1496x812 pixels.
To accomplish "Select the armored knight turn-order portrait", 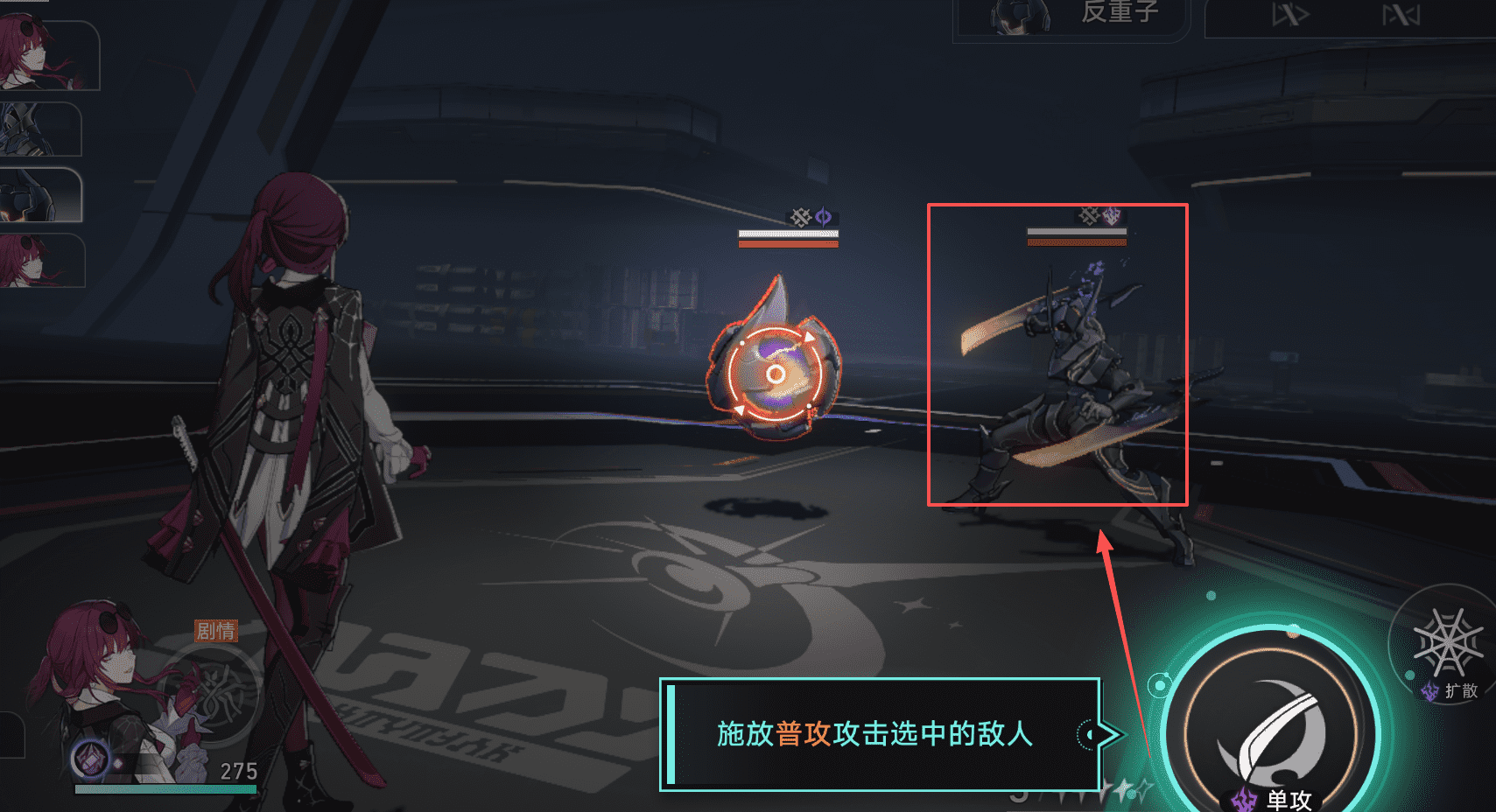I will click(39, 129).
